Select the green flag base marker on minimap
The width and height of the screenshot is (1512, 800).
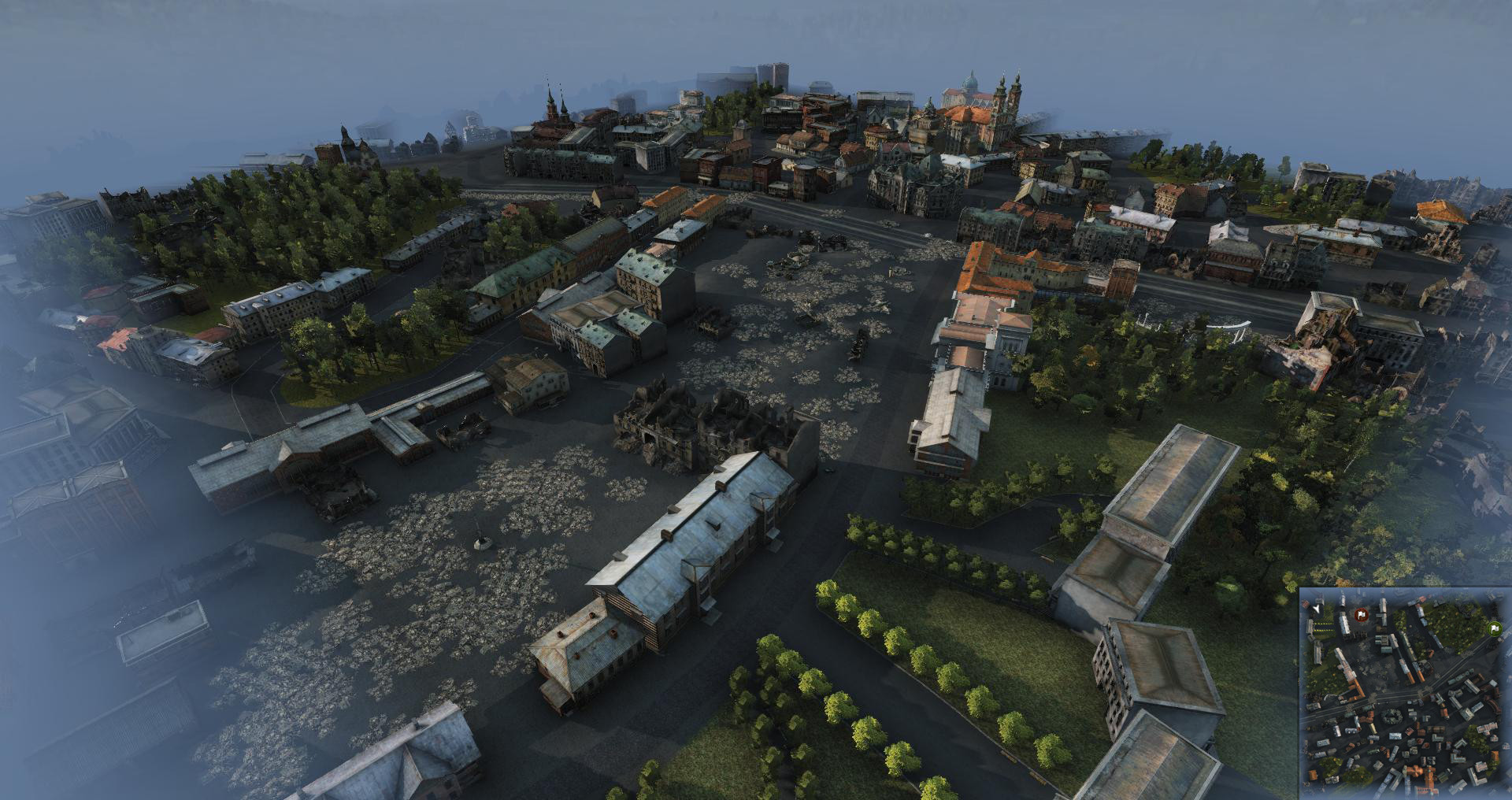coord(1493,628)
